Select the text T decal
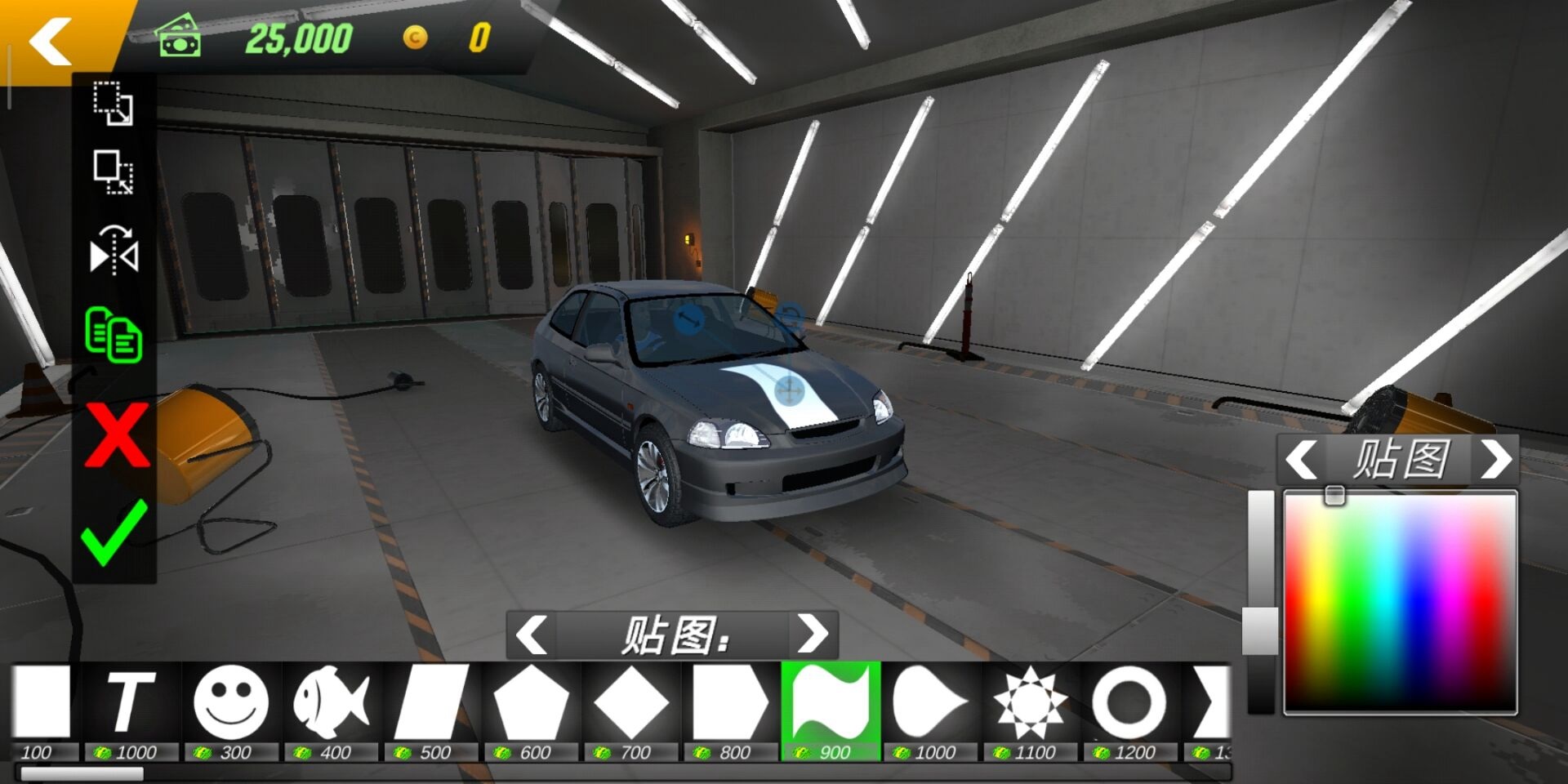The width and height of the screenshot is (1568, 784). click(x=131, y=702)
